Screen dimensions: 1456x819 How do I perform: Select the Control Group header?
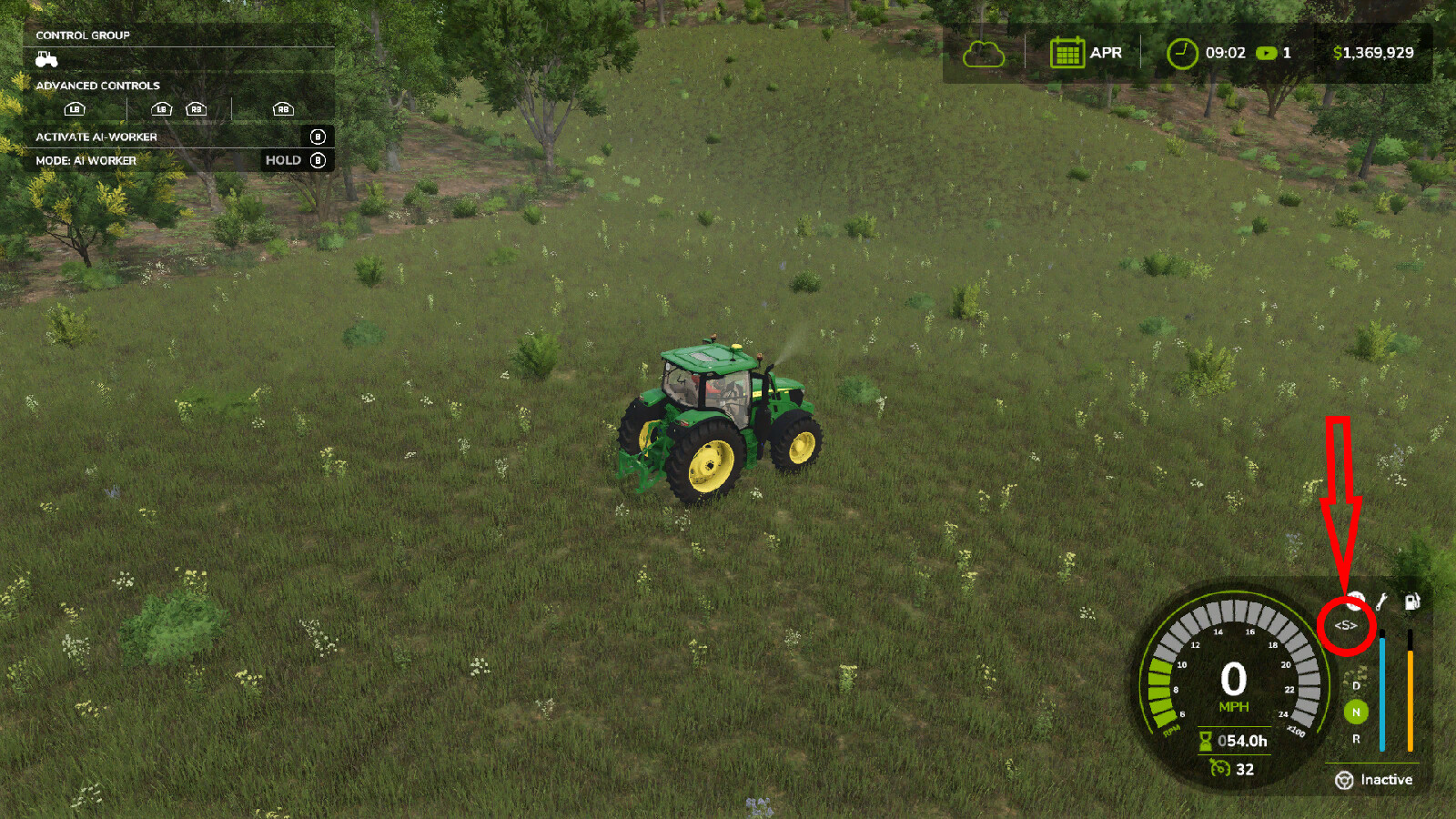pyautogui.click(x=82, y=35)
